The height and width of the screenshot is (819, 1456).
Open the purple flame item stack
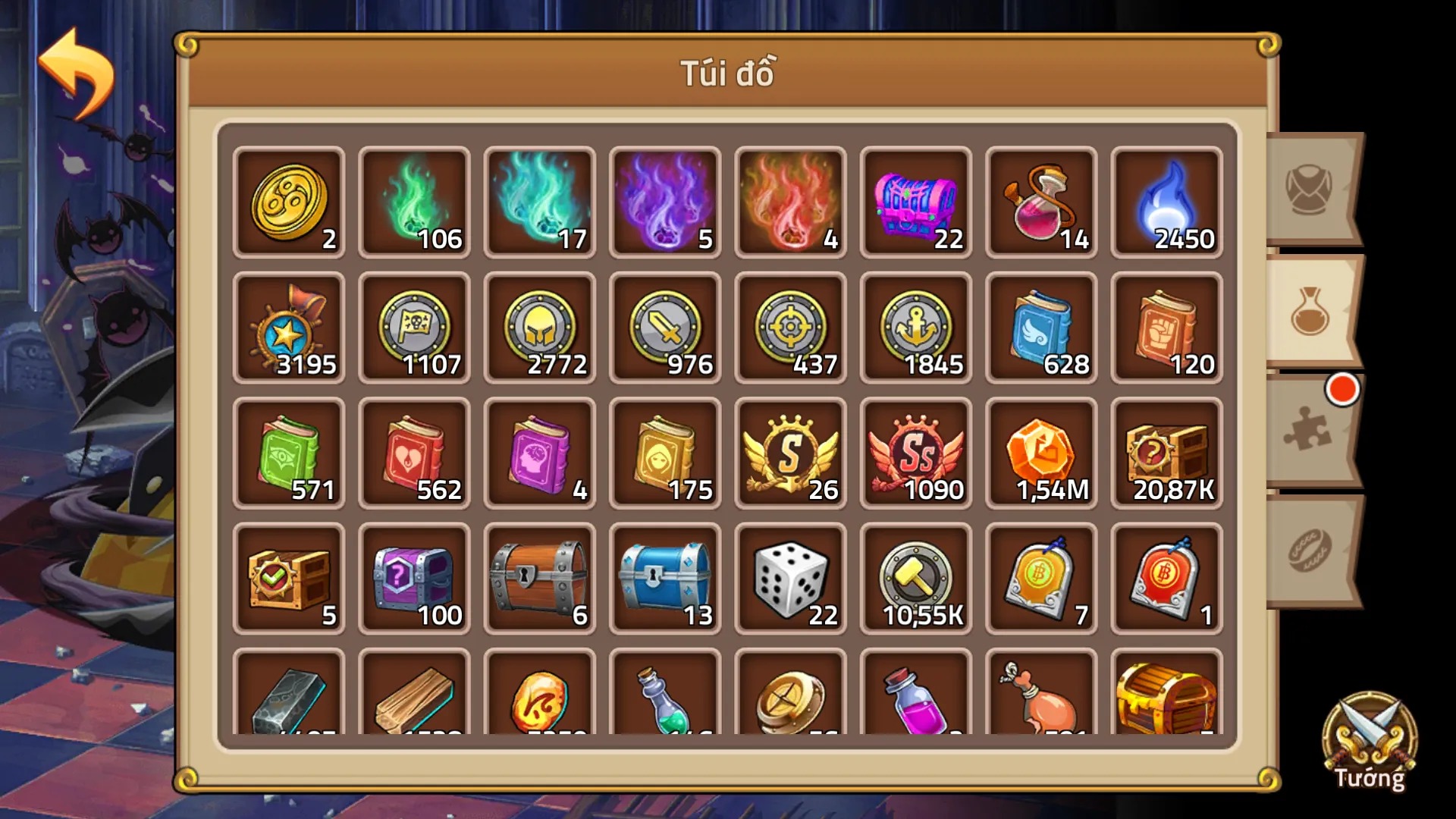(665, 203)
